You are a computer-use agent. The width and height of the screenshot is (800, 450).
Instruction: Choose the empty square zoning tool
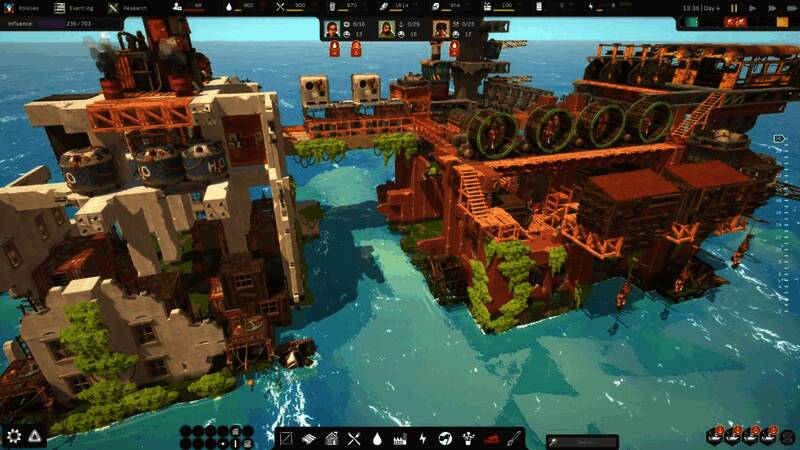(x=285, y=438)
